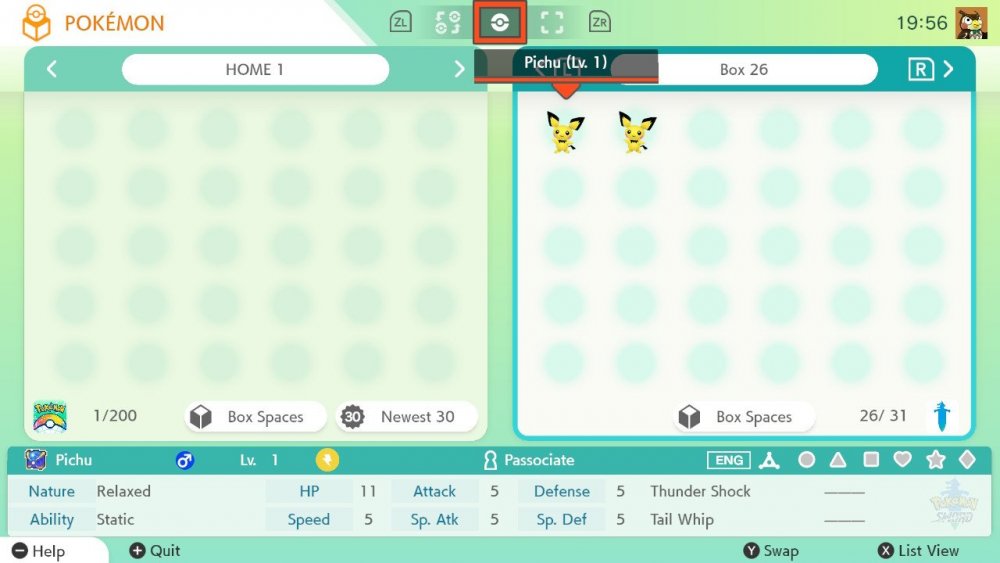
Task: Select the Pichu under the orange cursor
Action: [565, 132]
